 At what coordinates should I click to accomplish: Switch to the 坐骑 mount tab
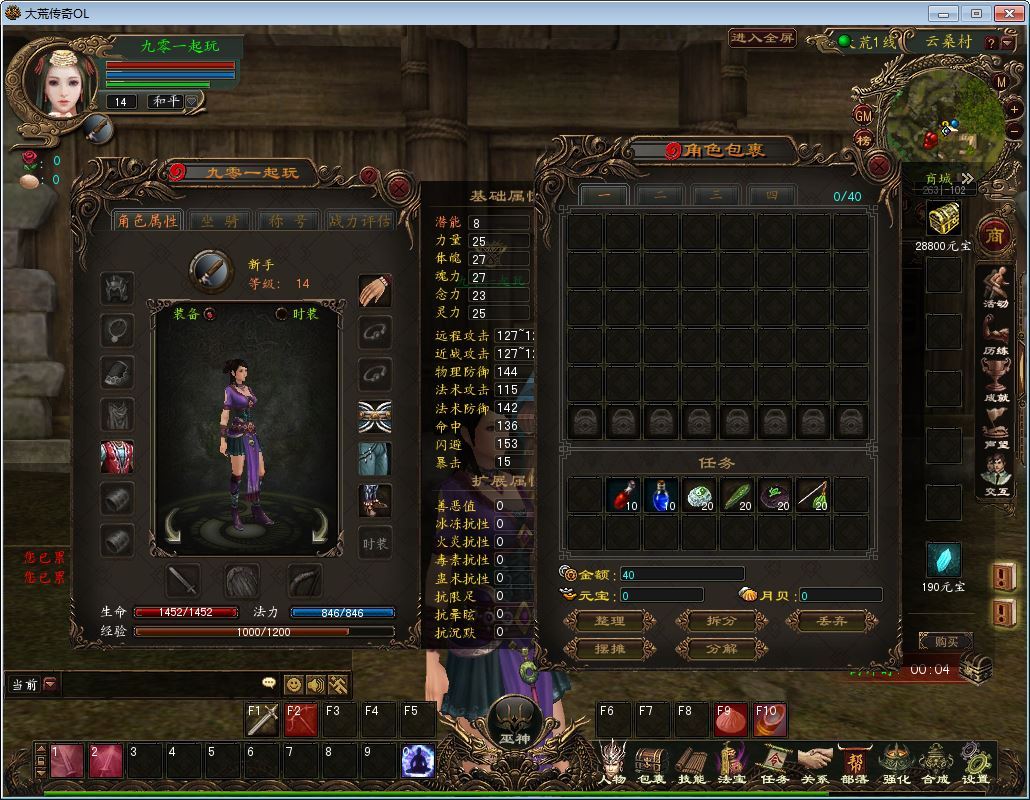coord(220,221)
